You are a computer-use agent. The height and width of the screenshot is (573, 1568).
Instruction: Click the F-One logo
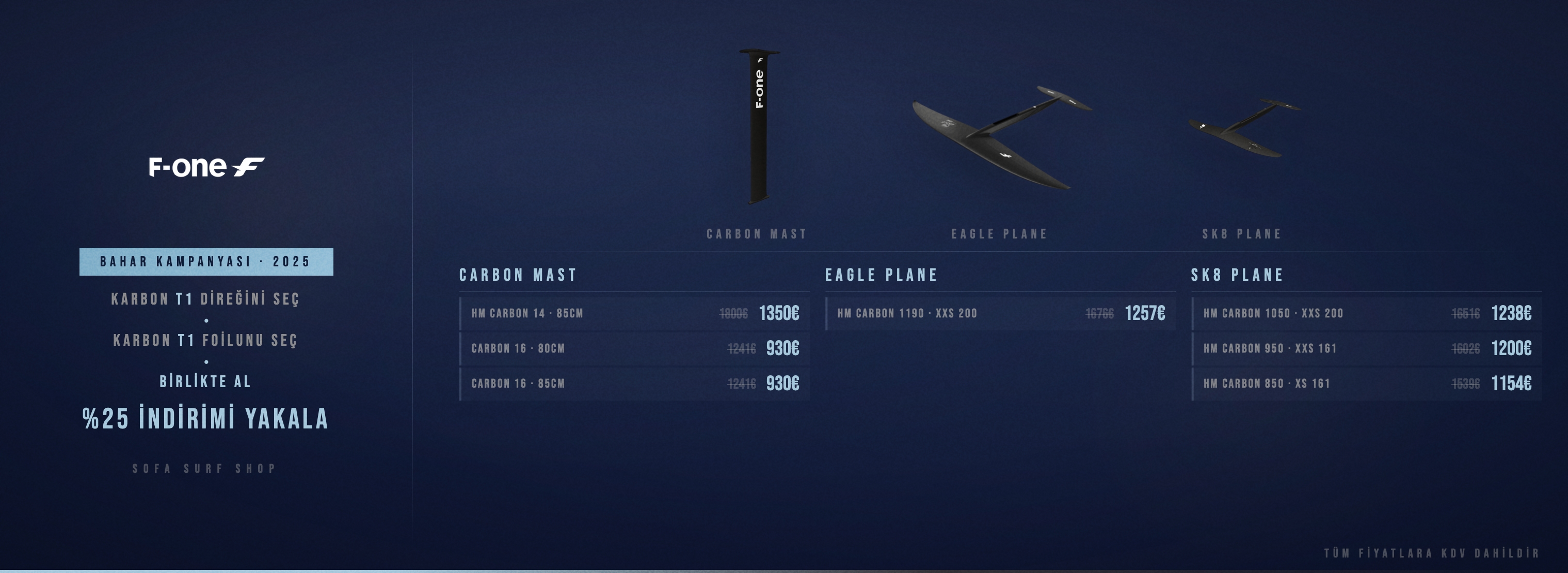206,167
